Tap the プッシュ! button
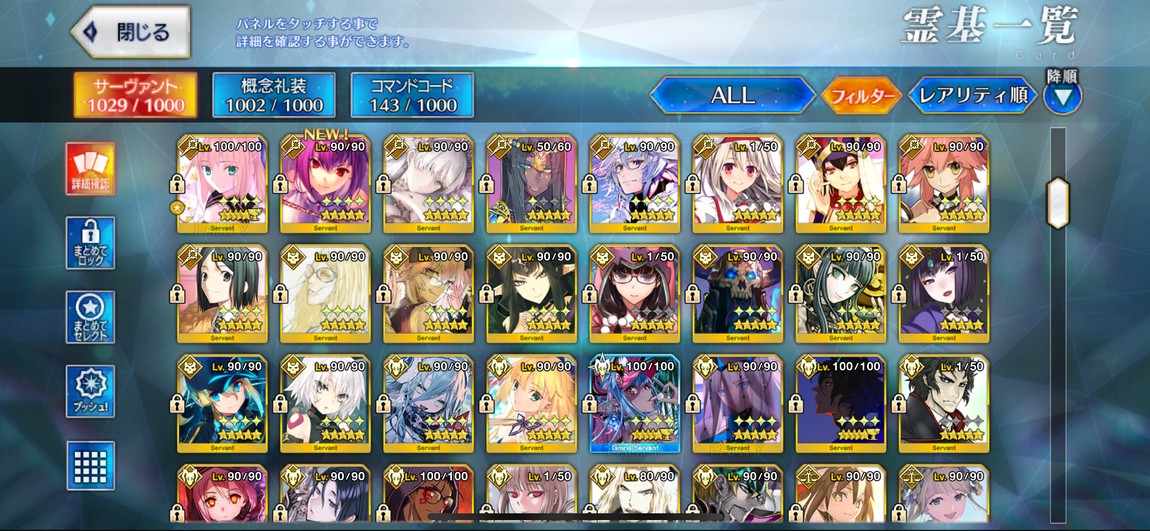The height and width of the screenshot is (531, 1150). 90,392
